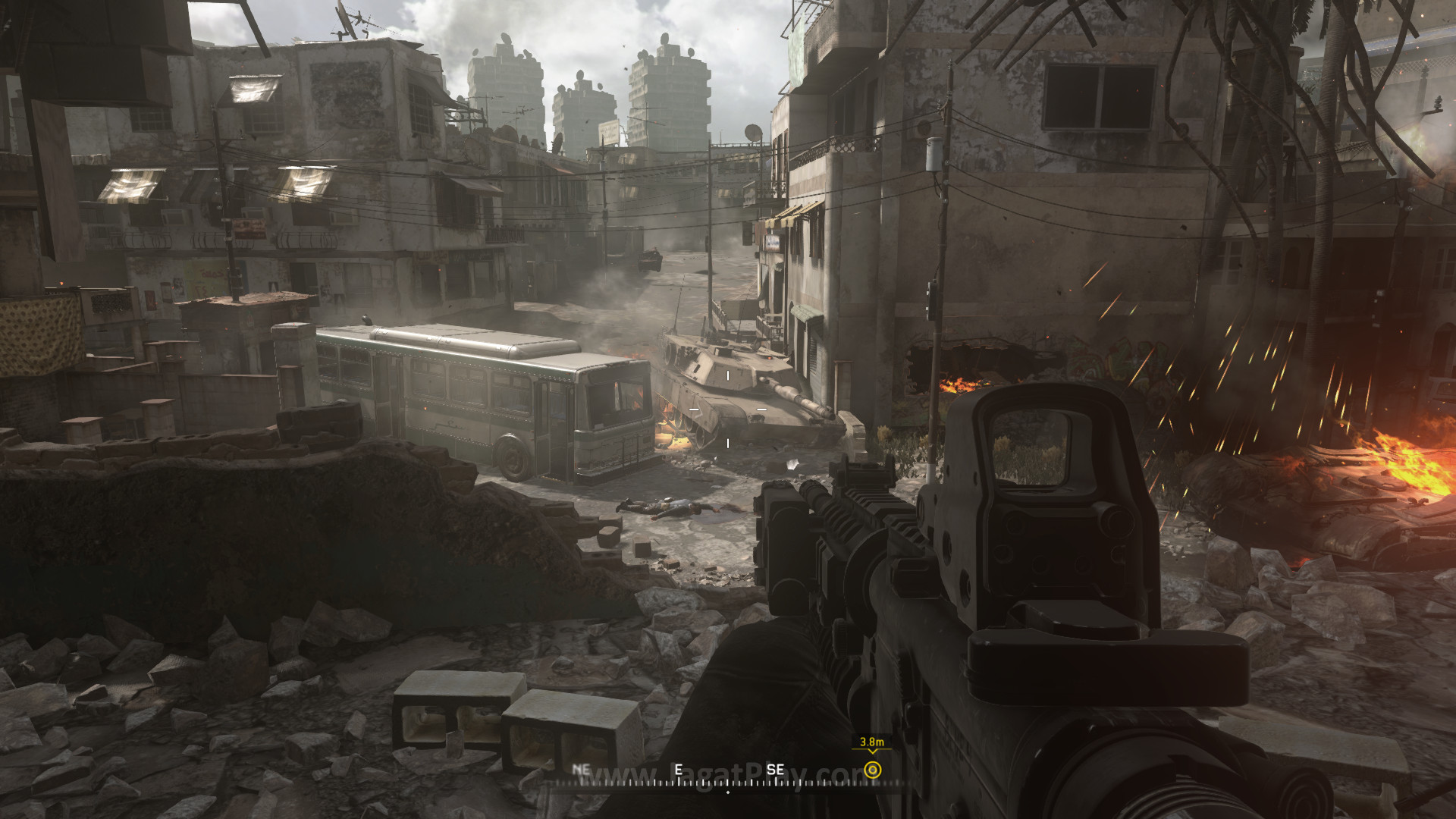The height and width of the screenshot is (819, 1456).
Task: Click the white crosshair tick above the tank
Action: tap(727, 375)
